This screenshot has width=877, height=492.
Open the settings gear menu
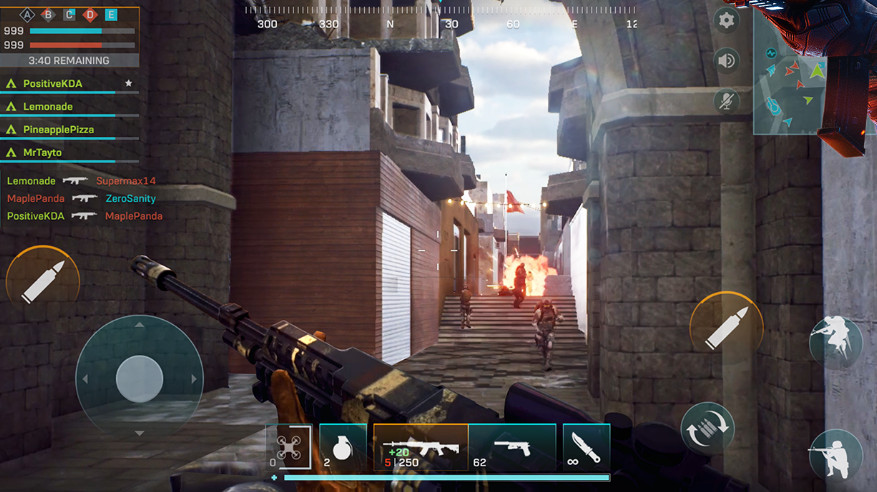[726, 20]
